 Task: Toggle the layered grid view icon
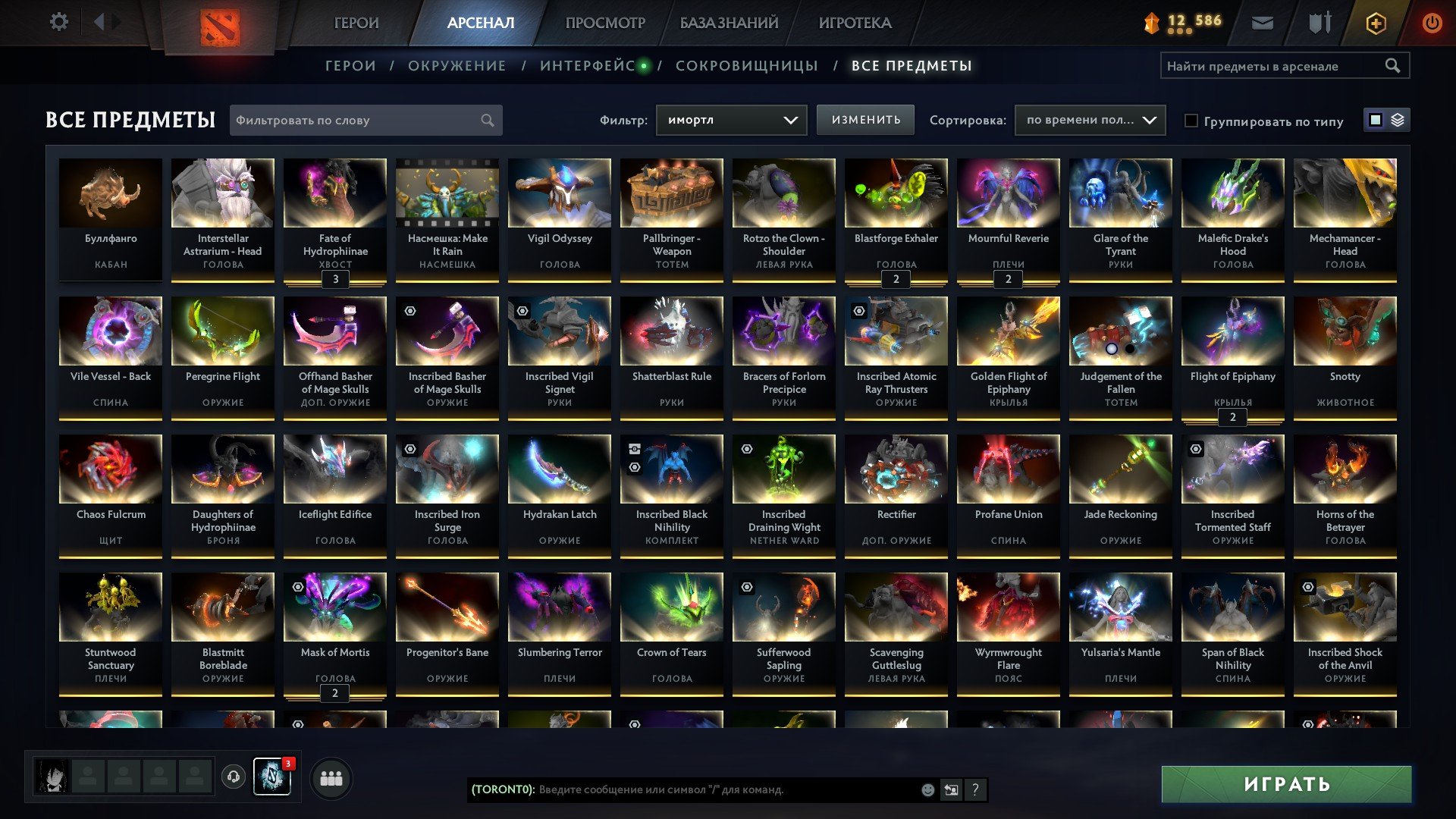coord(1398,119)
